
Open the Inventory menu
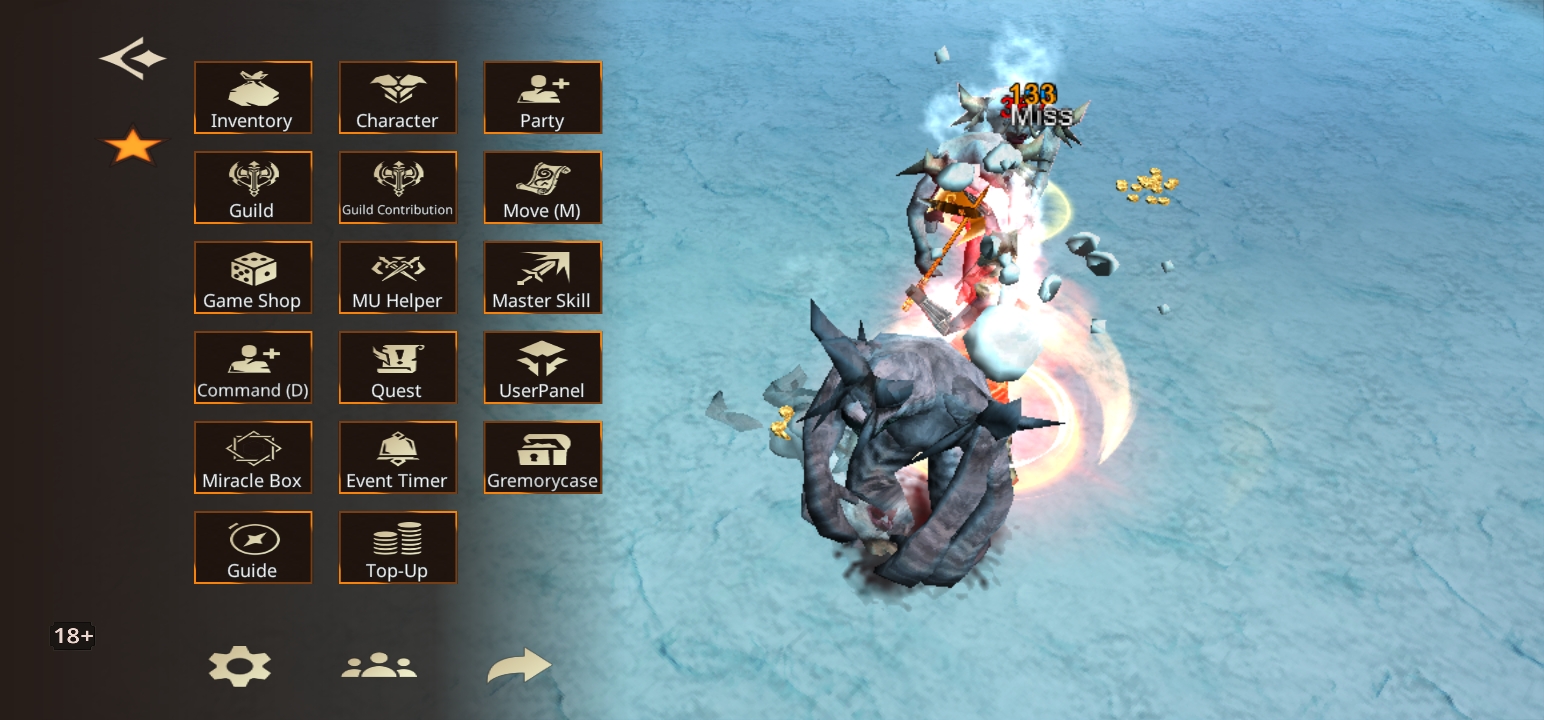coord(252,97)
